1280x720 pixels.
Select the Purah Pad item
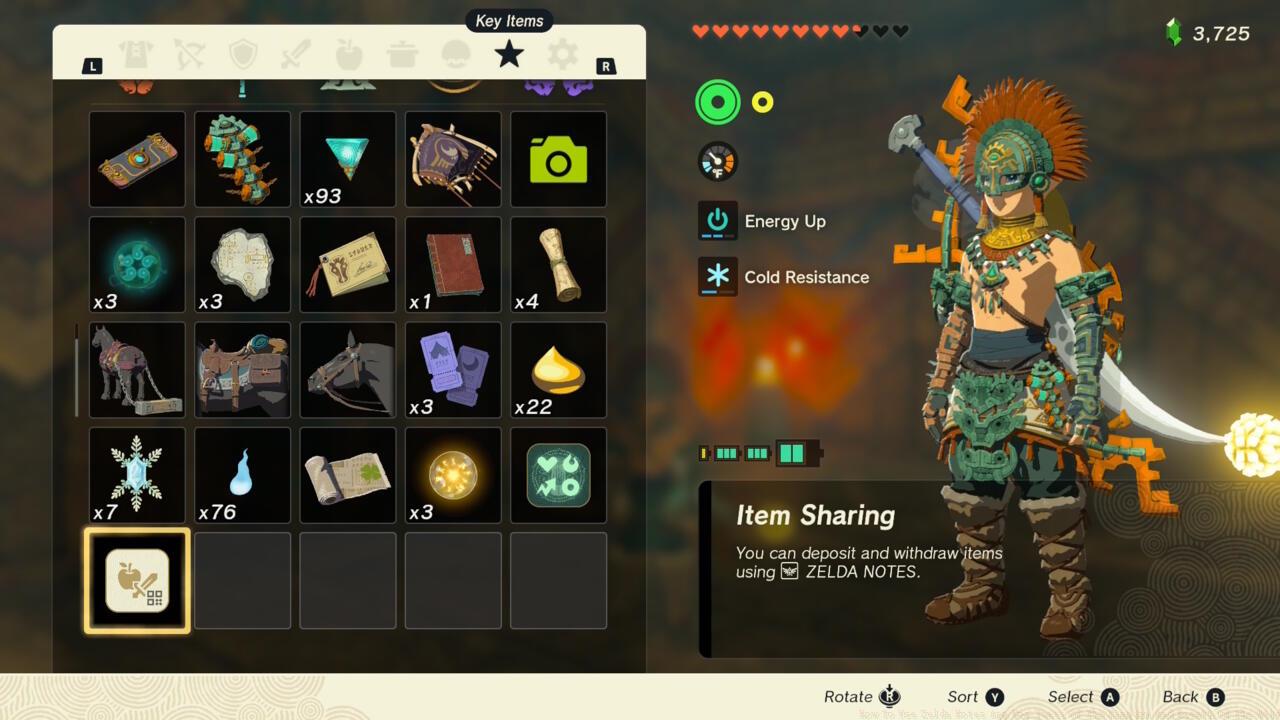[x=137, y=160]
